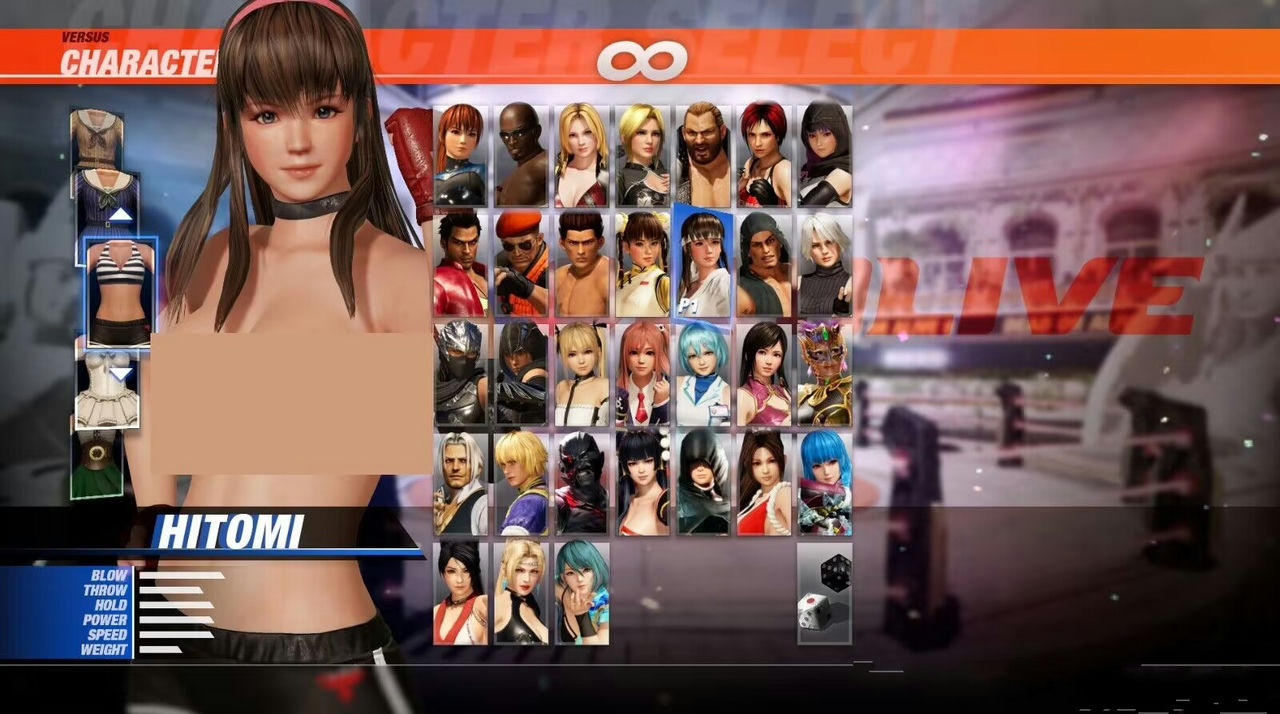
Task: Select Mila with short red hair
Action: pos(764,155)
